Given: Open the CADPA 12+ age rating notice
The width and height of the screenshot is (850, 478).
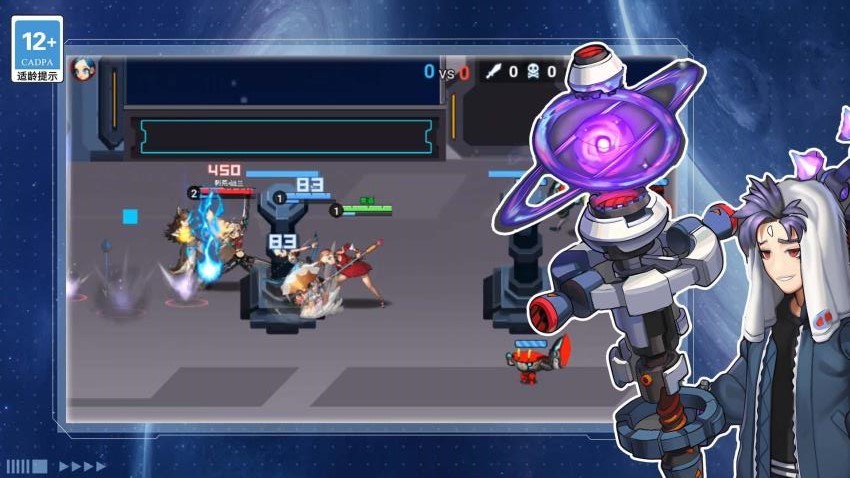Looking at the screenshot, I should point(38,49).
